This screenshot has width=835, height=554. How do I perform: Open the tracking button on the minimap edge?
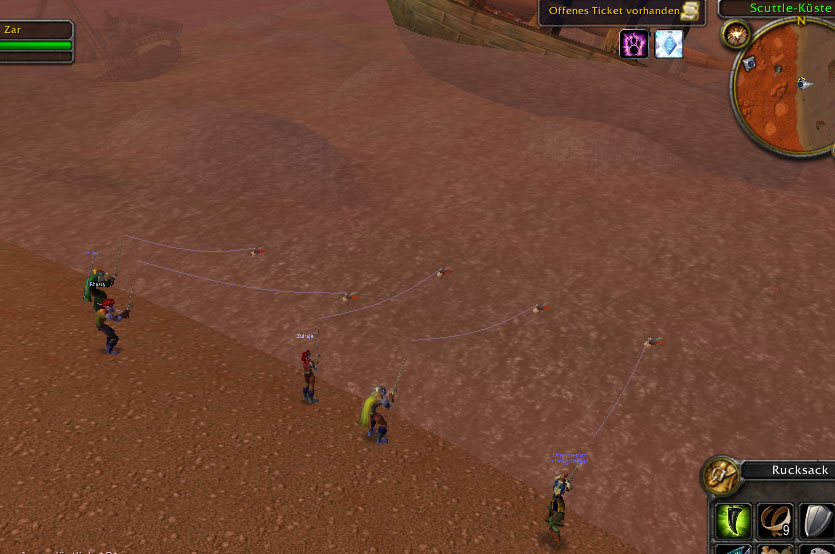coord(738,35)
